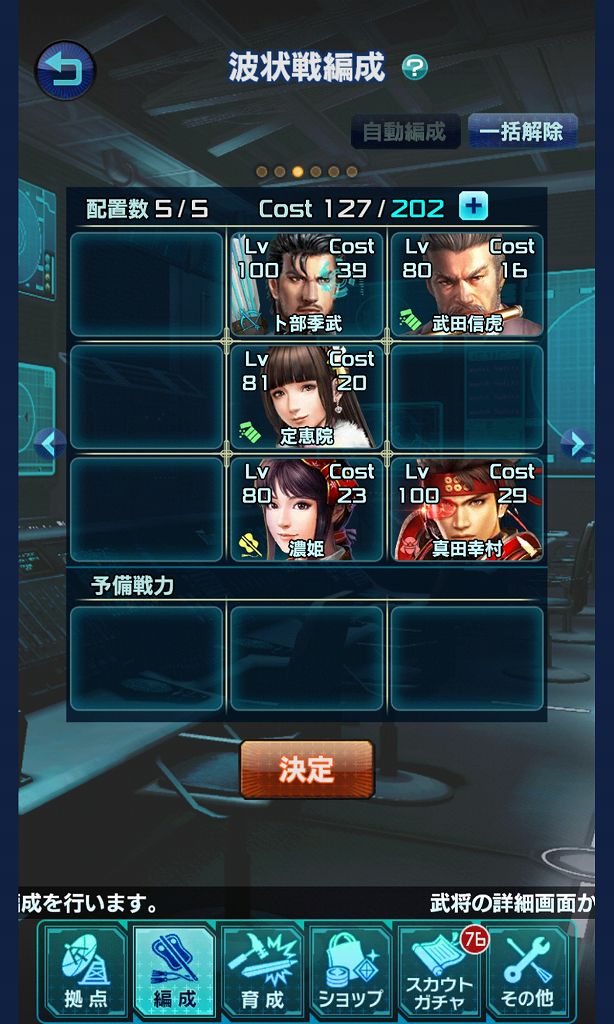Image resolution: width=614 pixels, height=1024 pixels.
Task: Select the 卜部季武 unit card
Action: pyautogui.click(x=306, y=284)
